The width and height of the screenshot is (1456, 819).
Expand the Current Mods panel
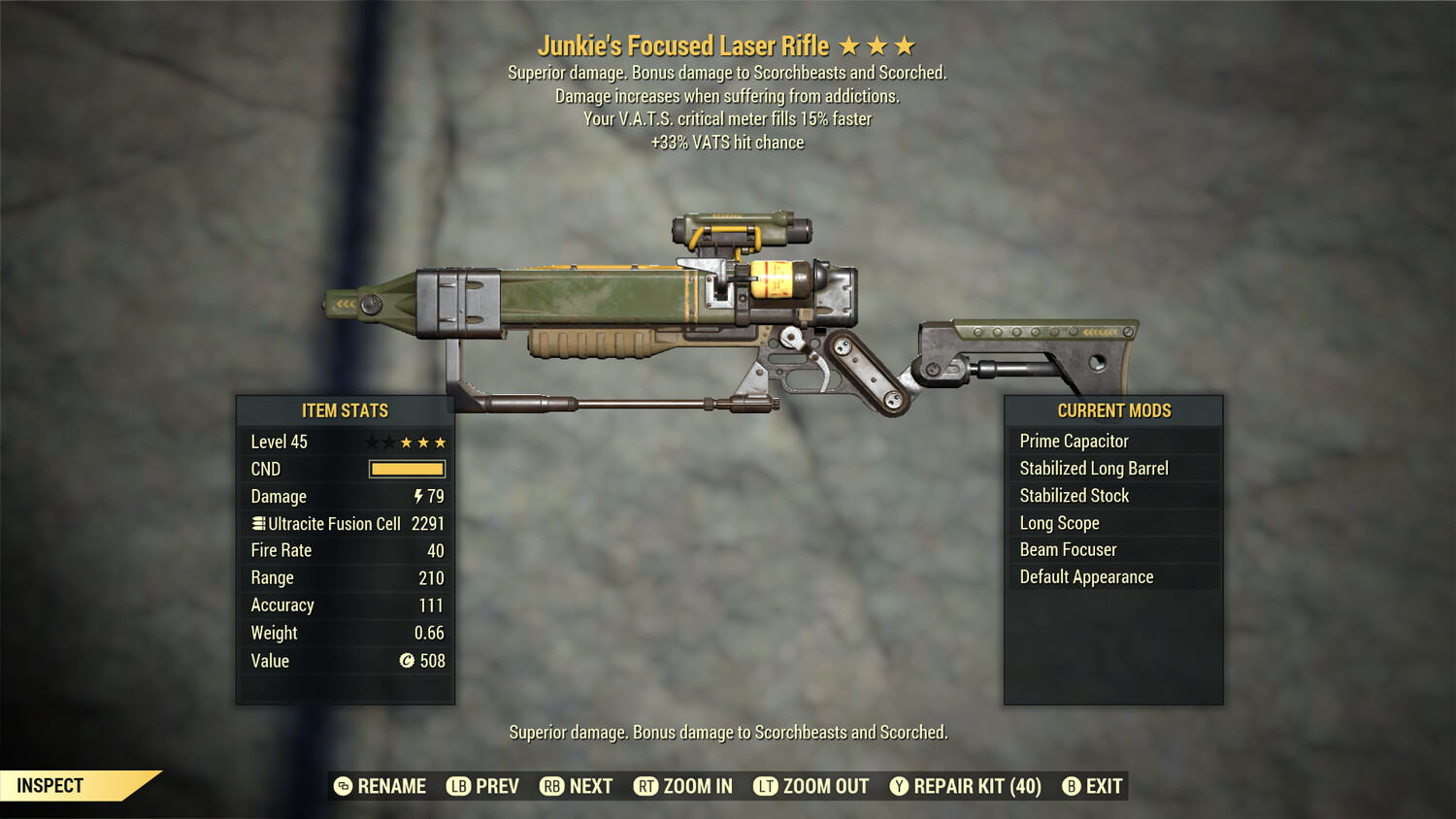1113,410
